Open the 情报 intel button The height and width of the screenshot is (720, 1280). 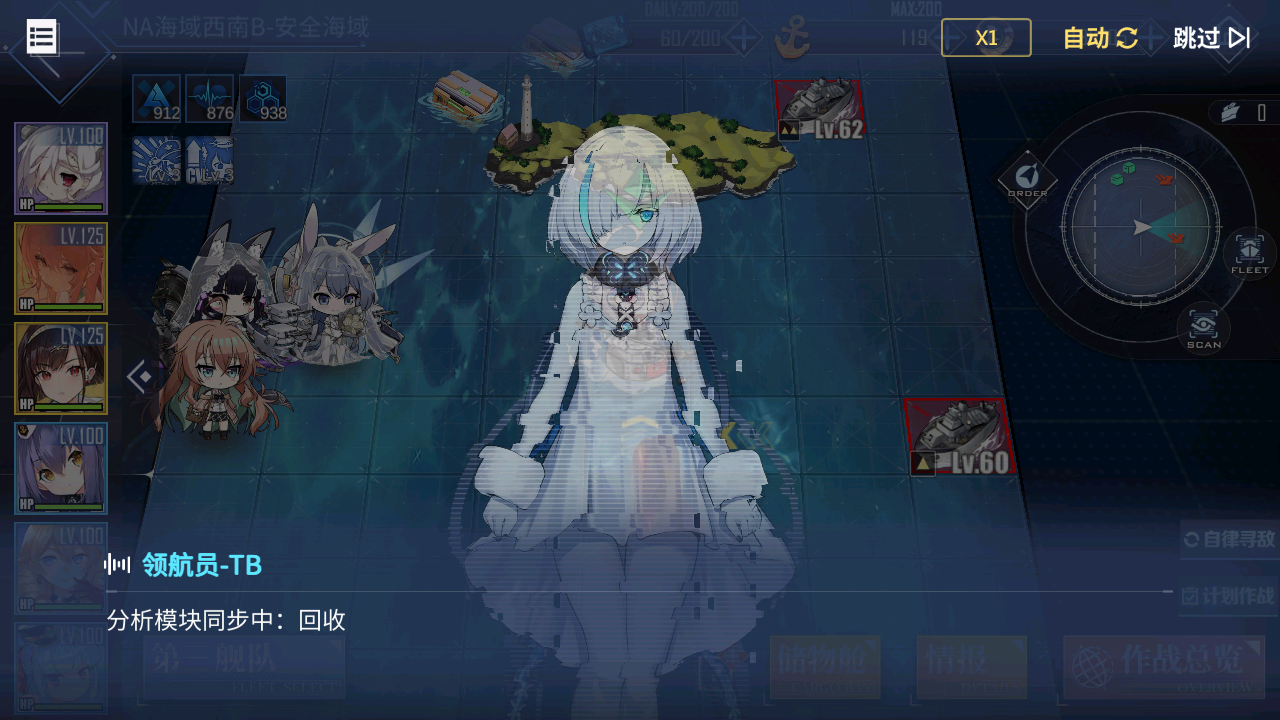(971, 666)
